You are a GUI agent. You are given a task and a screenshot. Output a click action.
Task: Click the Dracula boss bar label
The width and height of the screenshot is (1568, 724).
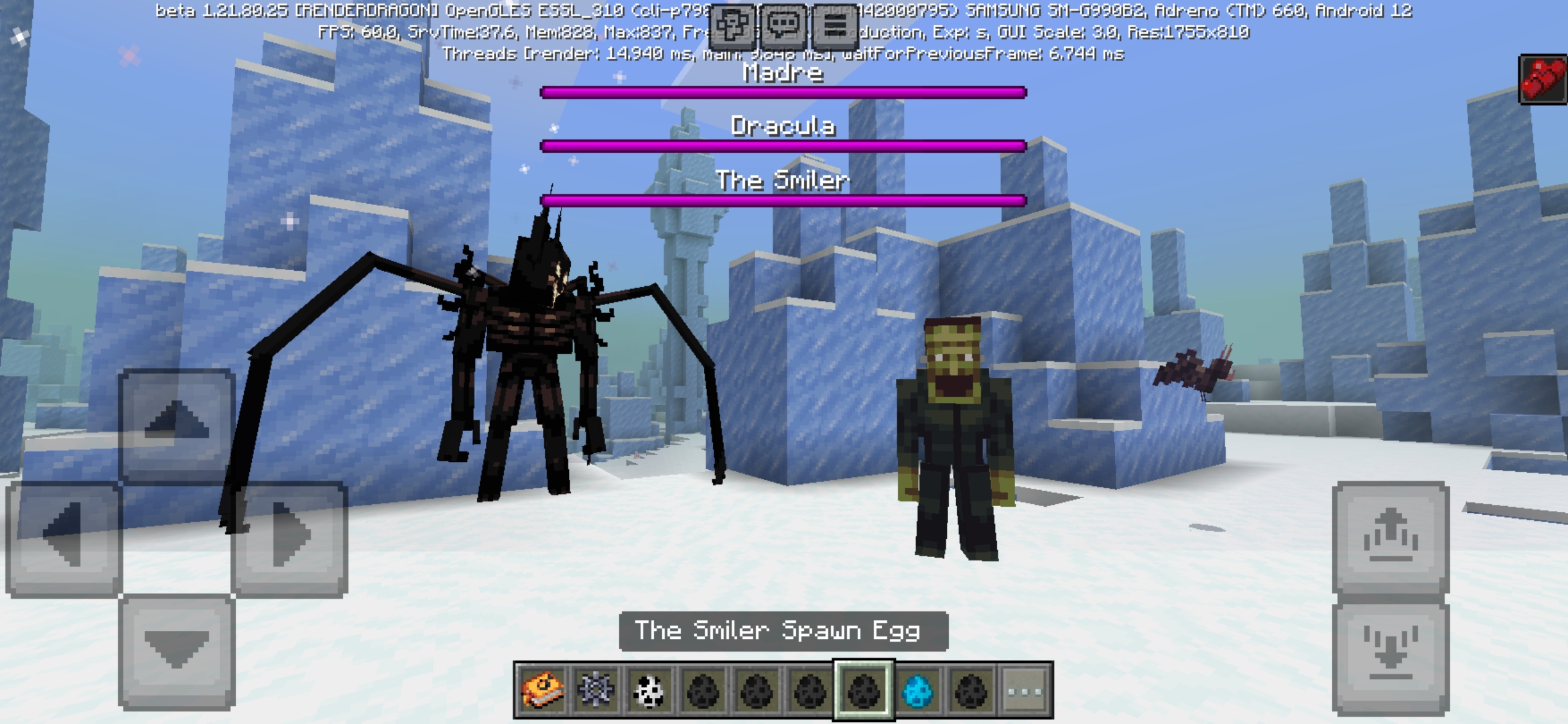point(783,127)
